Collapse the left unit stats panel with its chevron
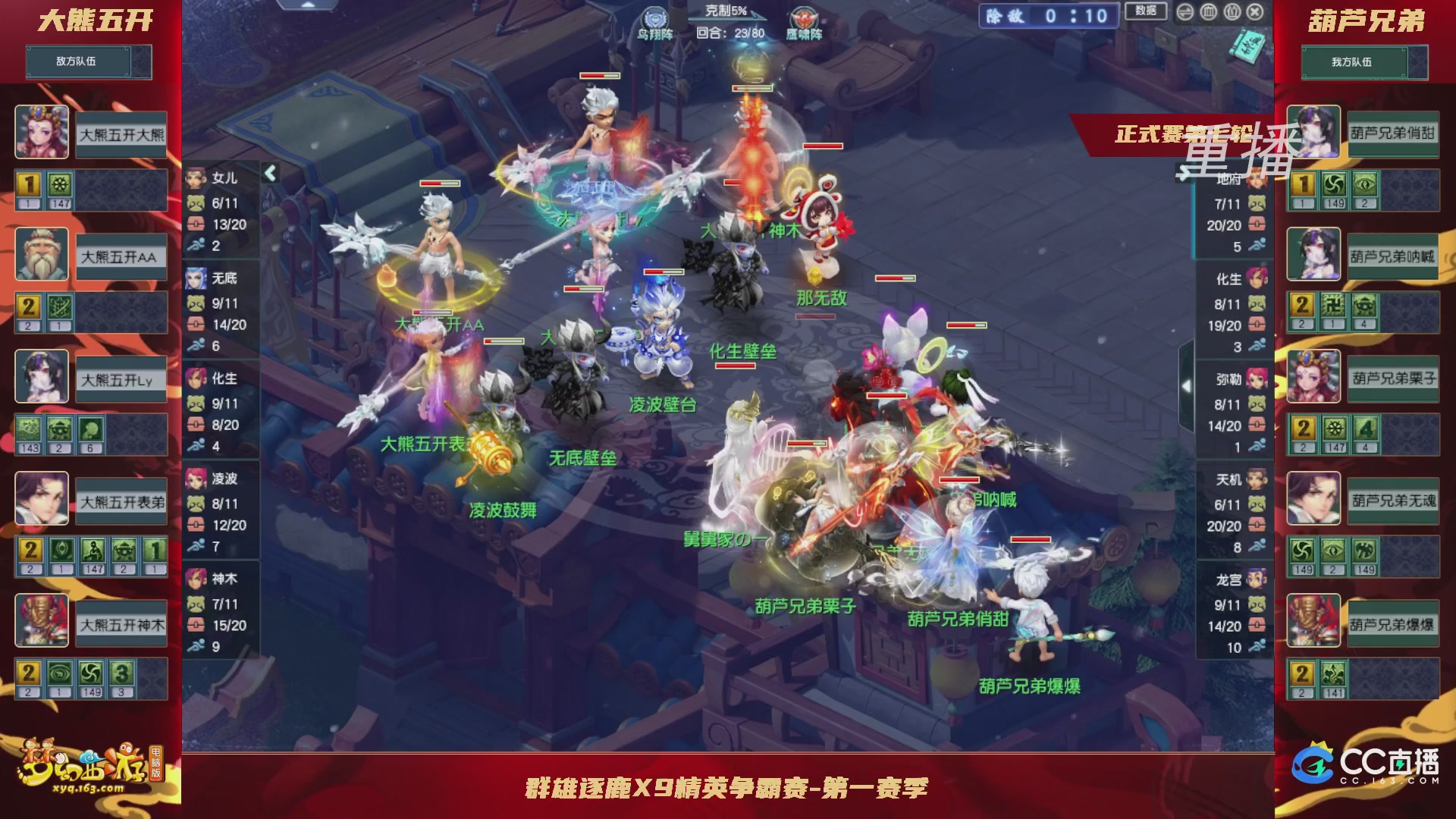1456x819 pixels. (x=270, y=172)
